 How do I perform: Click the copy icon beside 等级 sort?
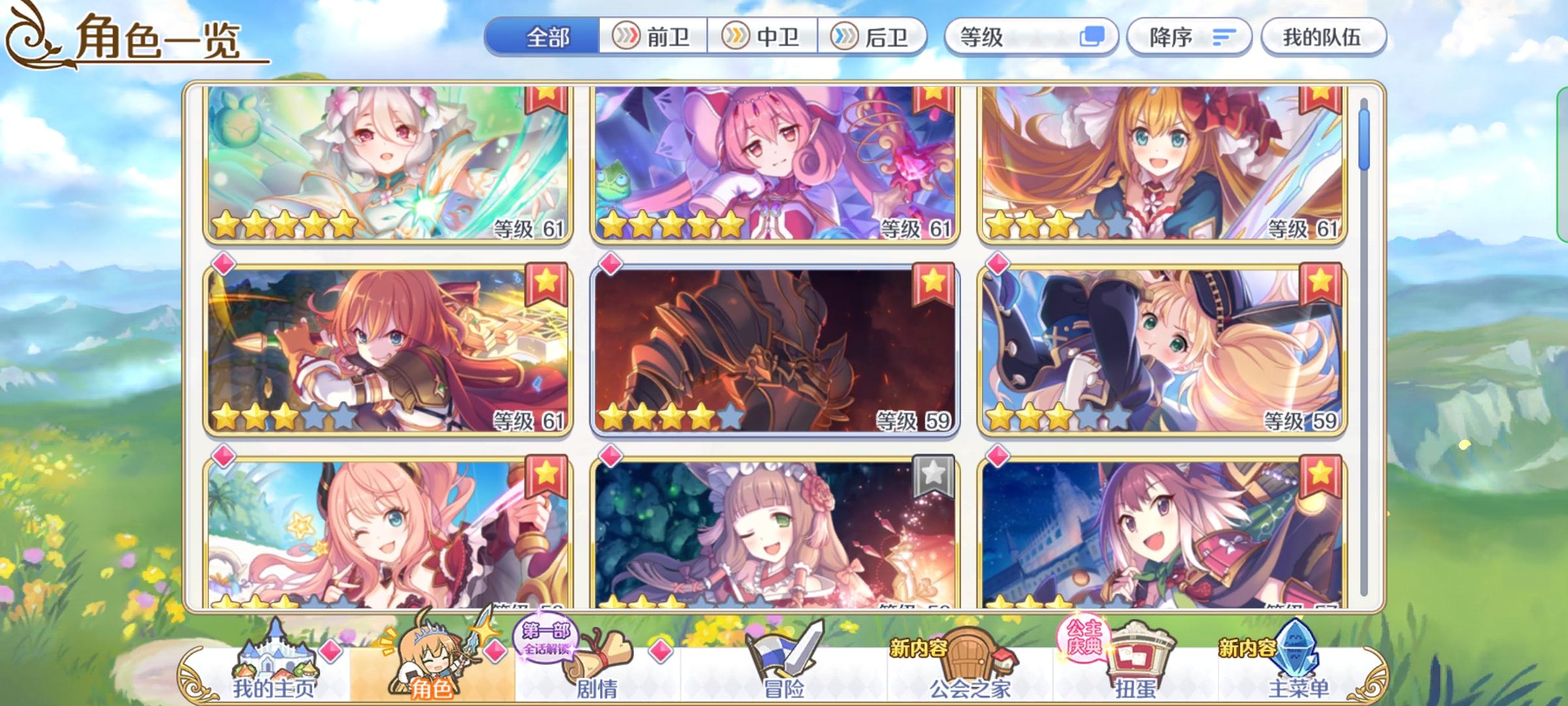pyautogui.click(x=1092, y=37)
